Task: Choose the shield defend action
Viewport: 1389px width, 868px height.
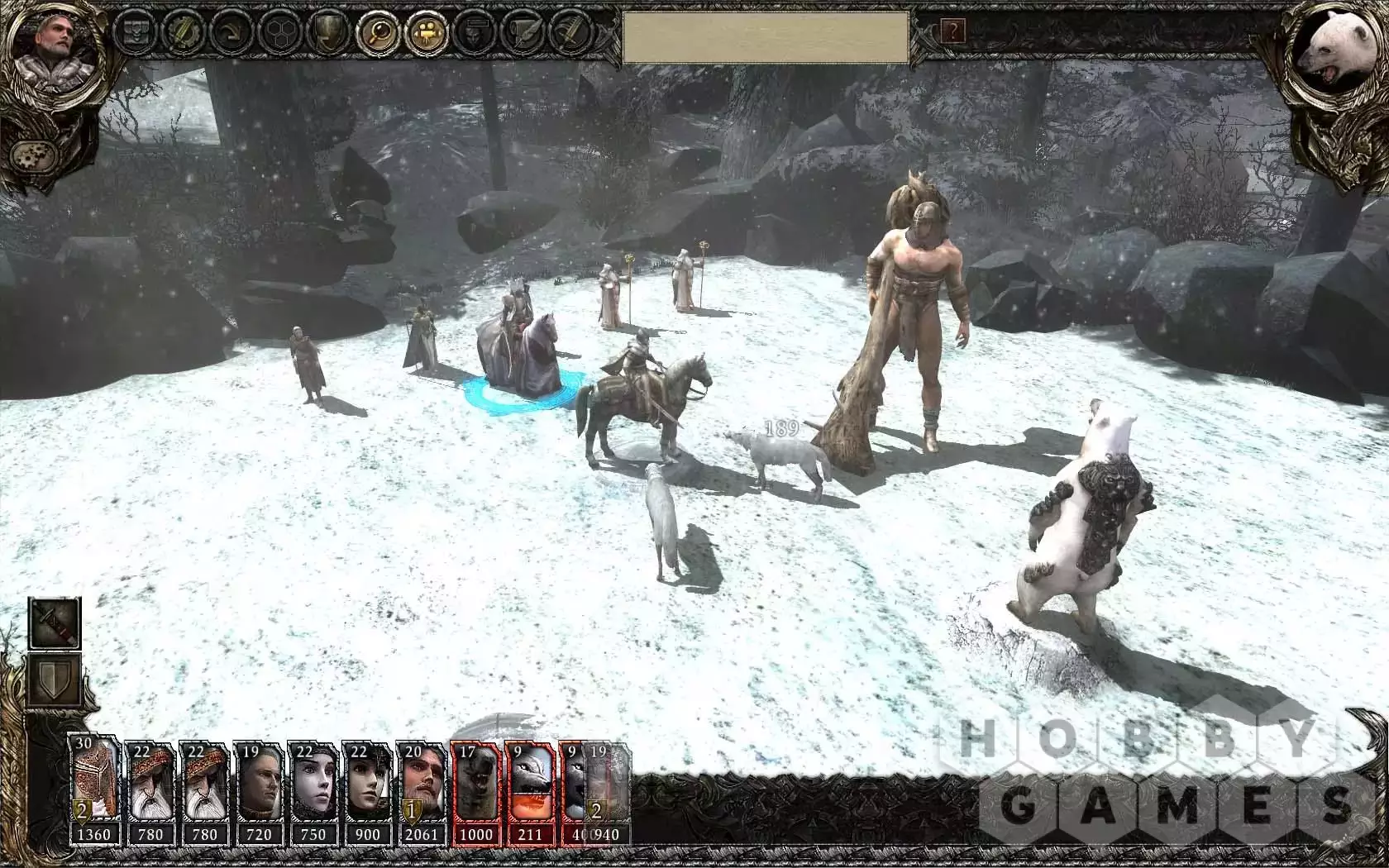Action: [x=55, y=681]
